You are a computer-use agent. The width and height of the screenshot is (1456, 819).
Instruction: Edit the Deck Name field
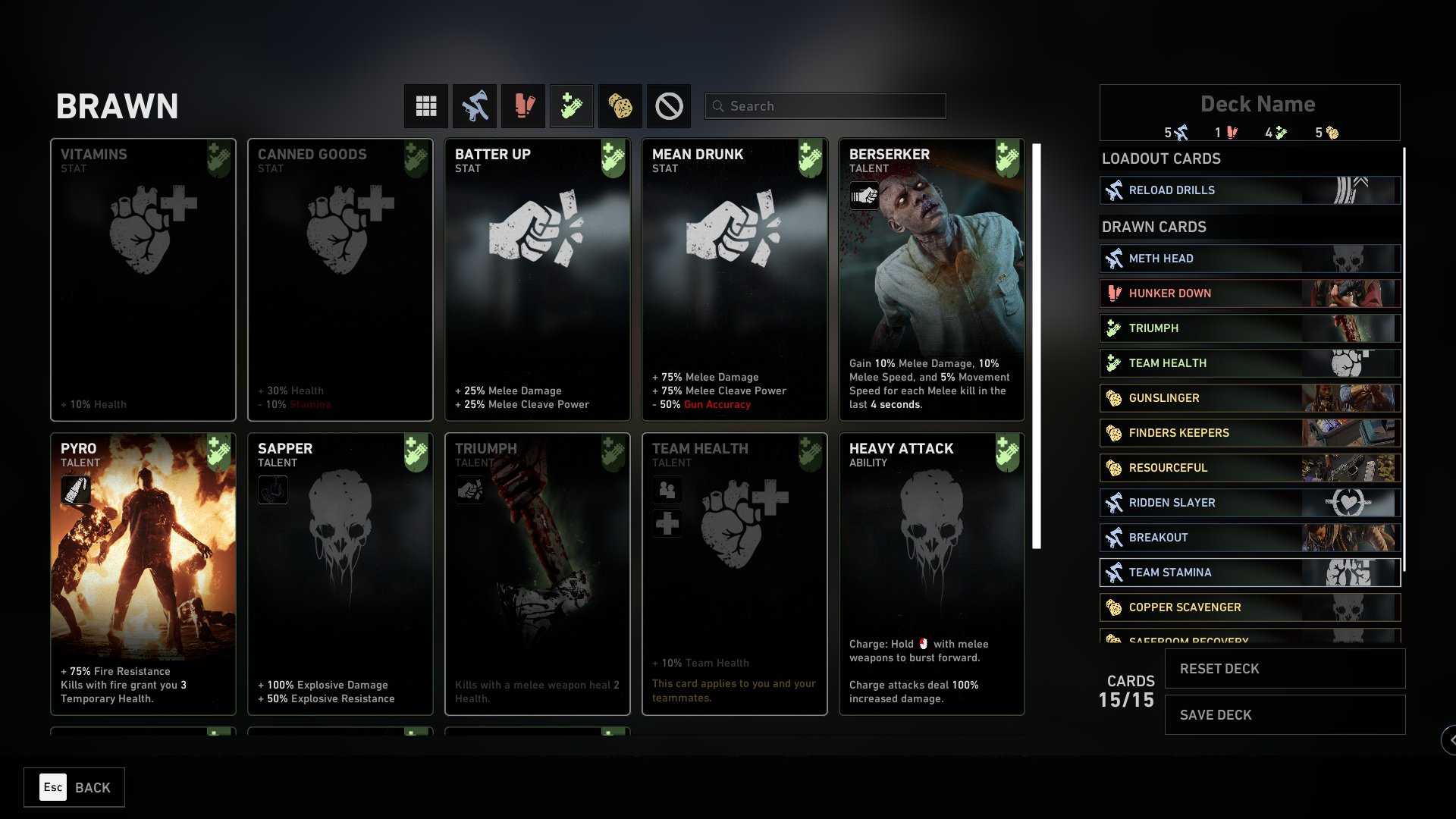pyautogui.click(x=1257, y=104)
